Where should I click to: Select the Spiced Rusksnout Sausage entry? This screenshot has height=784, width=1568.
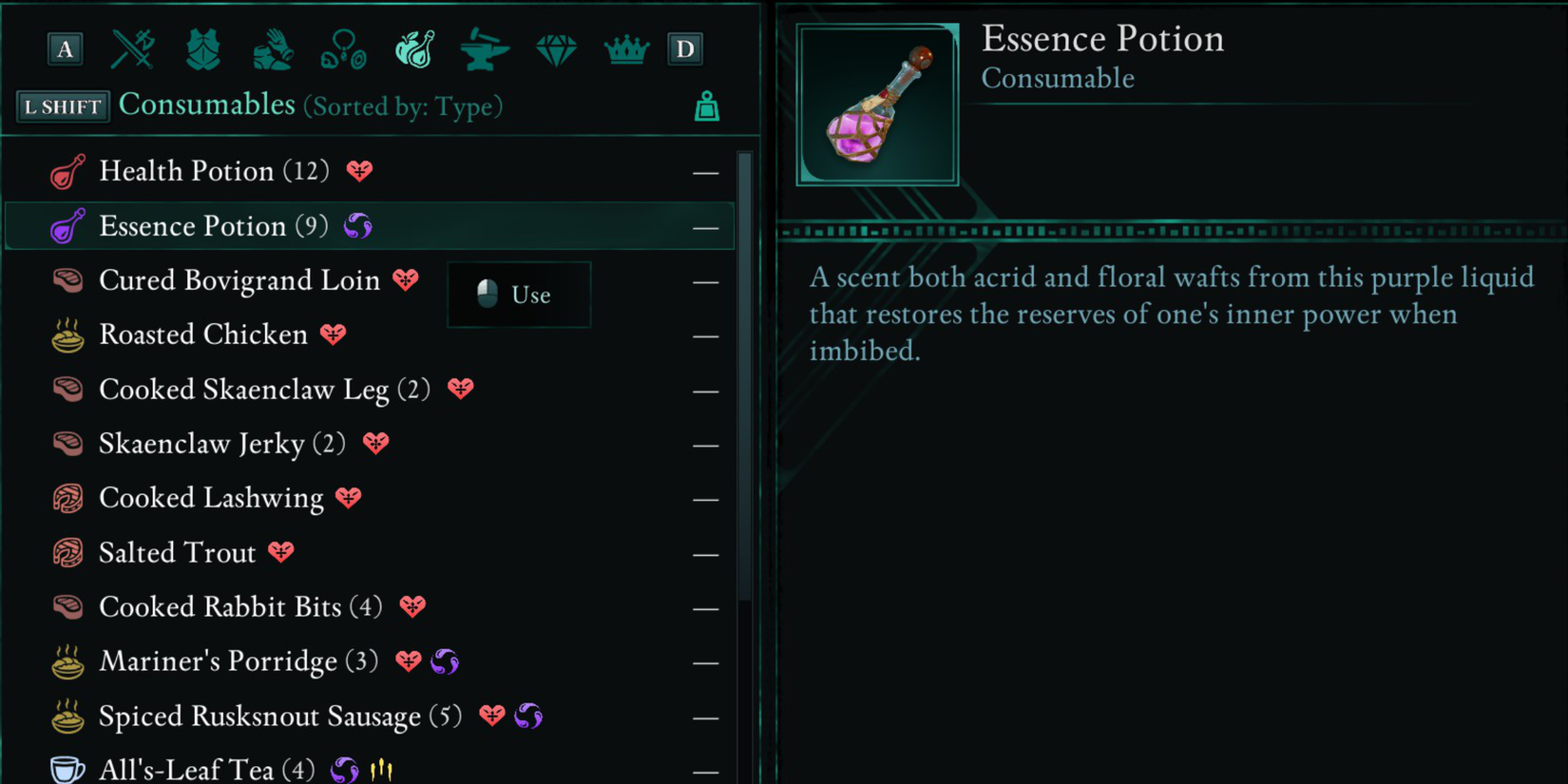(x=259, y=716)
